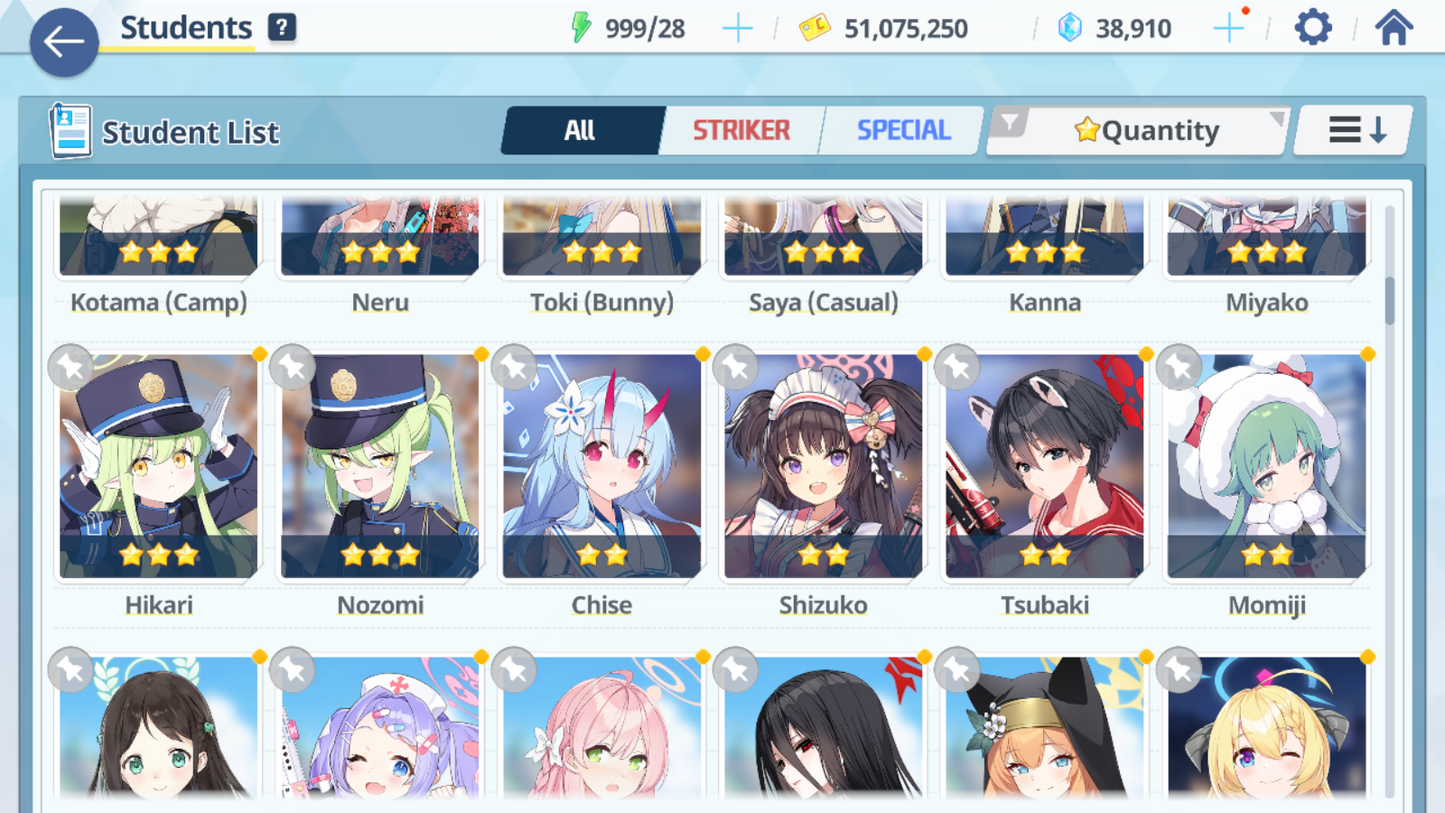
Task: Add more energy with the plus button
Action: pos(737,29)
